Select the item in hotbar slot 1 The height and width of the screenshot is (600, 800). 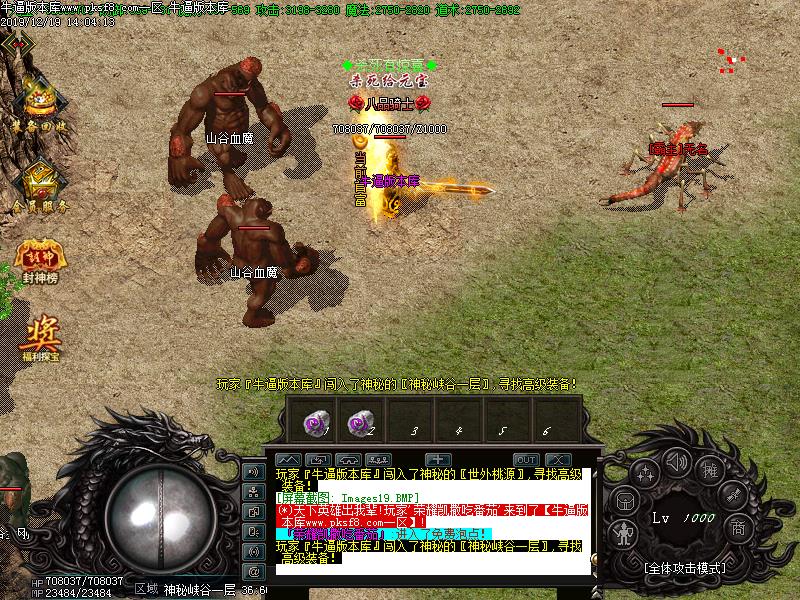click(316, 423)
